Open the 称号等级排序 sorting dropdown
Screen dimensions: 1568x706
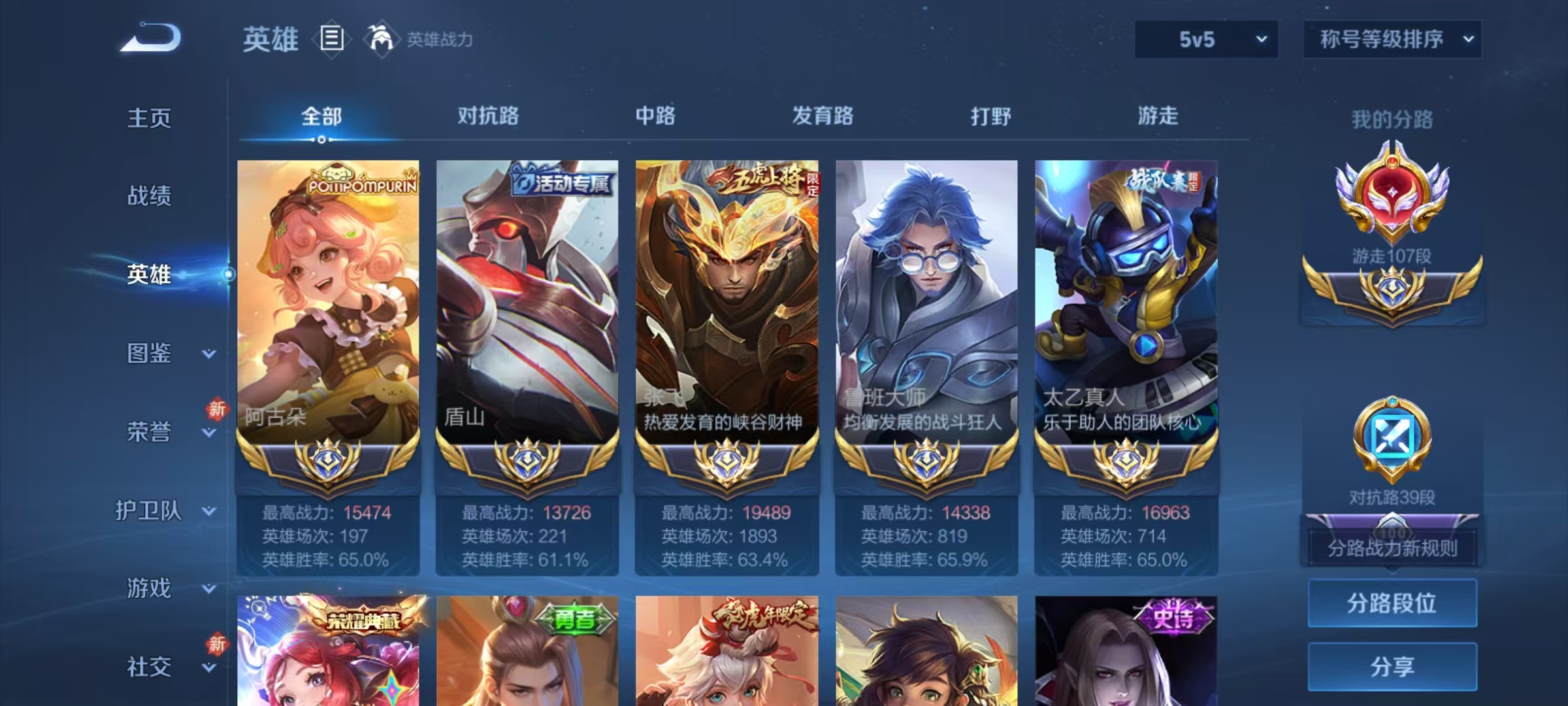[x=1392, y=39]
